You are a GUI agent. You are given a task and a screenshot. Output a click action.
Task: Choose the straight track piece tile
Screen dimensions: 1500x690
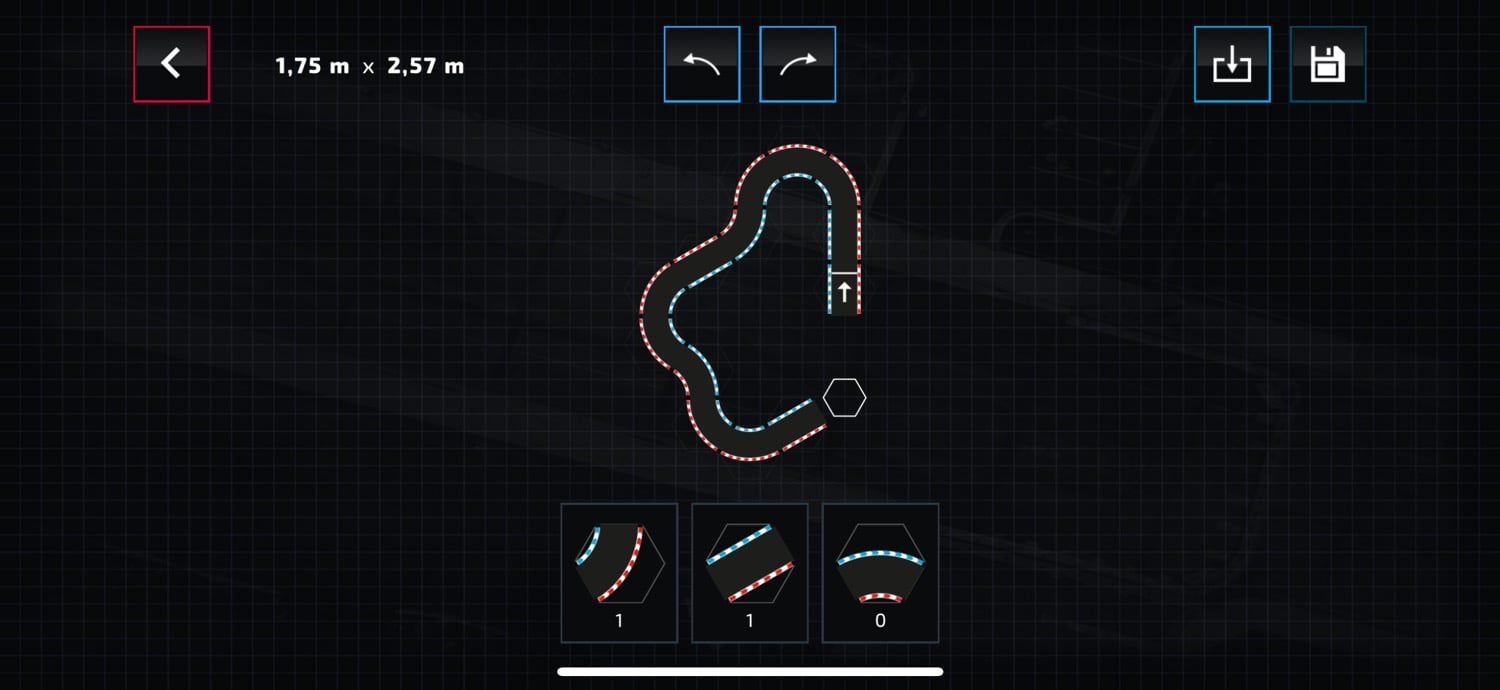pyautogui.click(x=750, y=572)
